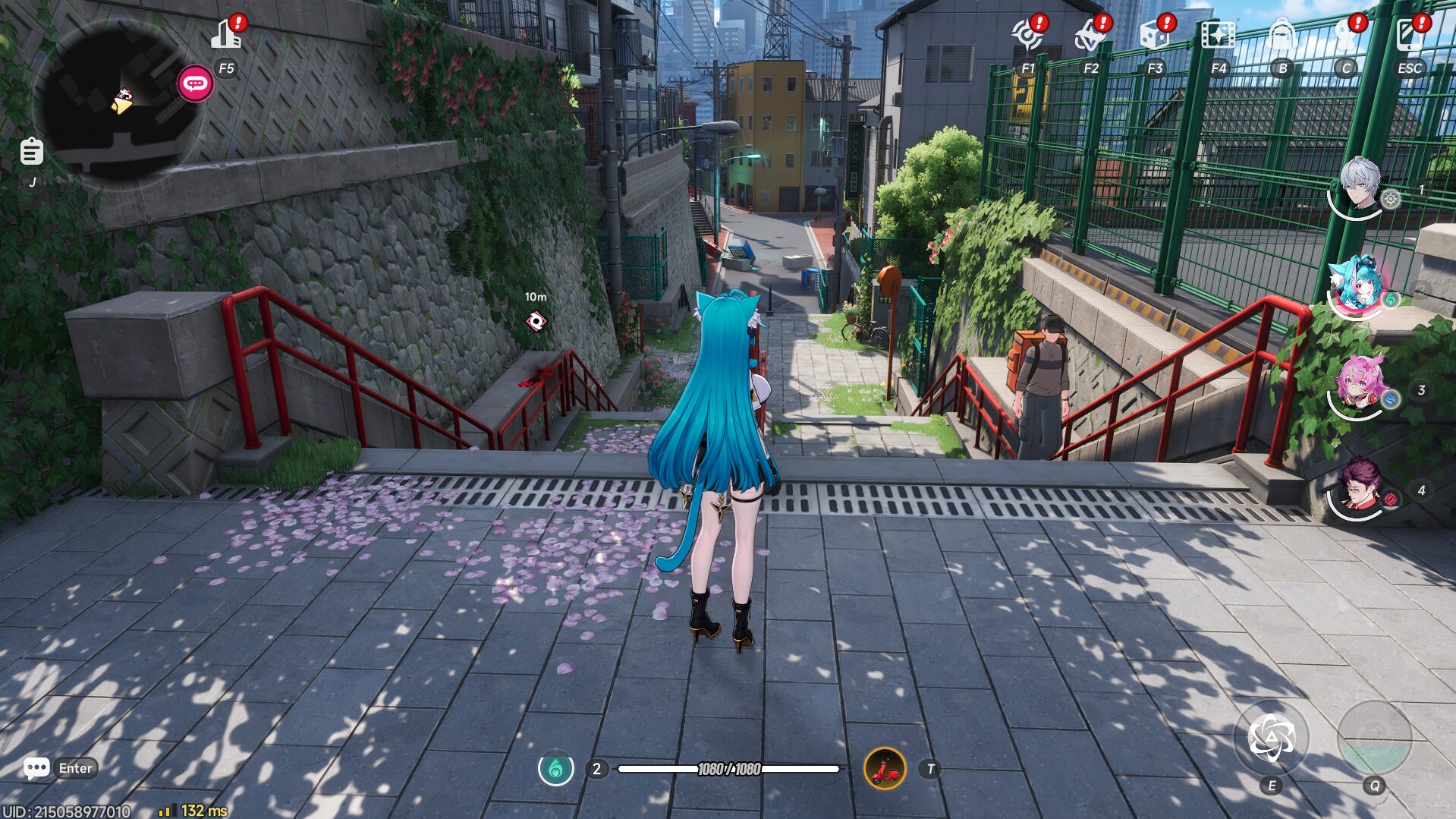Select the blue-haired cat girl portrait

click(x=1357, y=285)
